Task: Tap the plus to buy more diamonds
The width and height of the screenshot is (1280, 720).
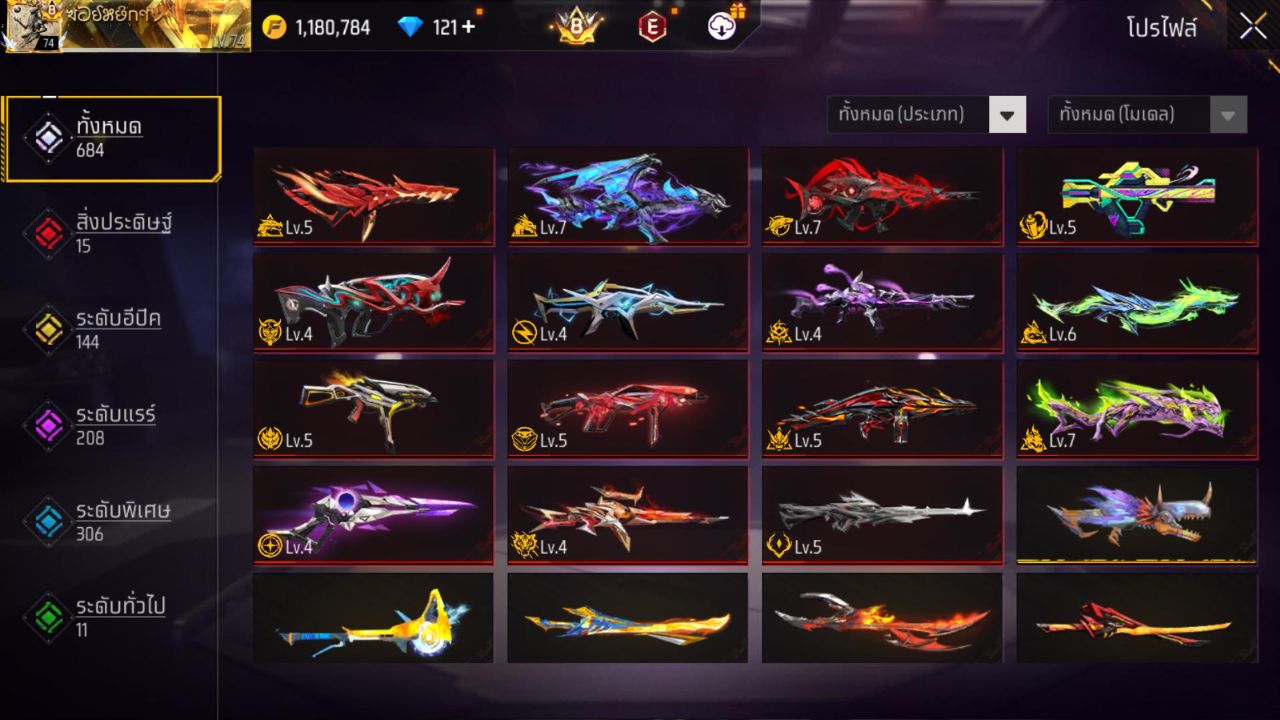Action: coord(470,27)
